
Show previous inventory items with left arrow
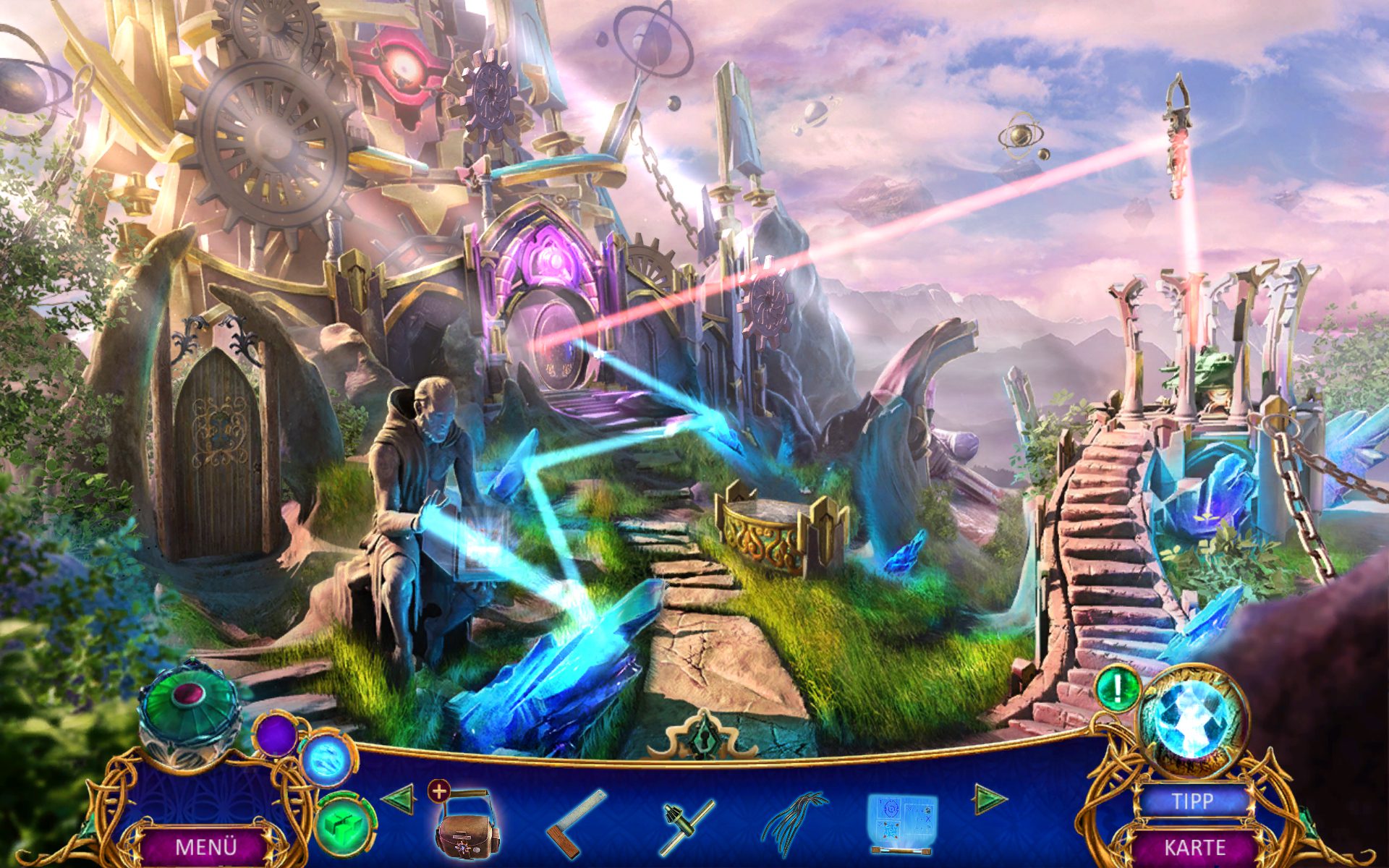tap(397, 799)
